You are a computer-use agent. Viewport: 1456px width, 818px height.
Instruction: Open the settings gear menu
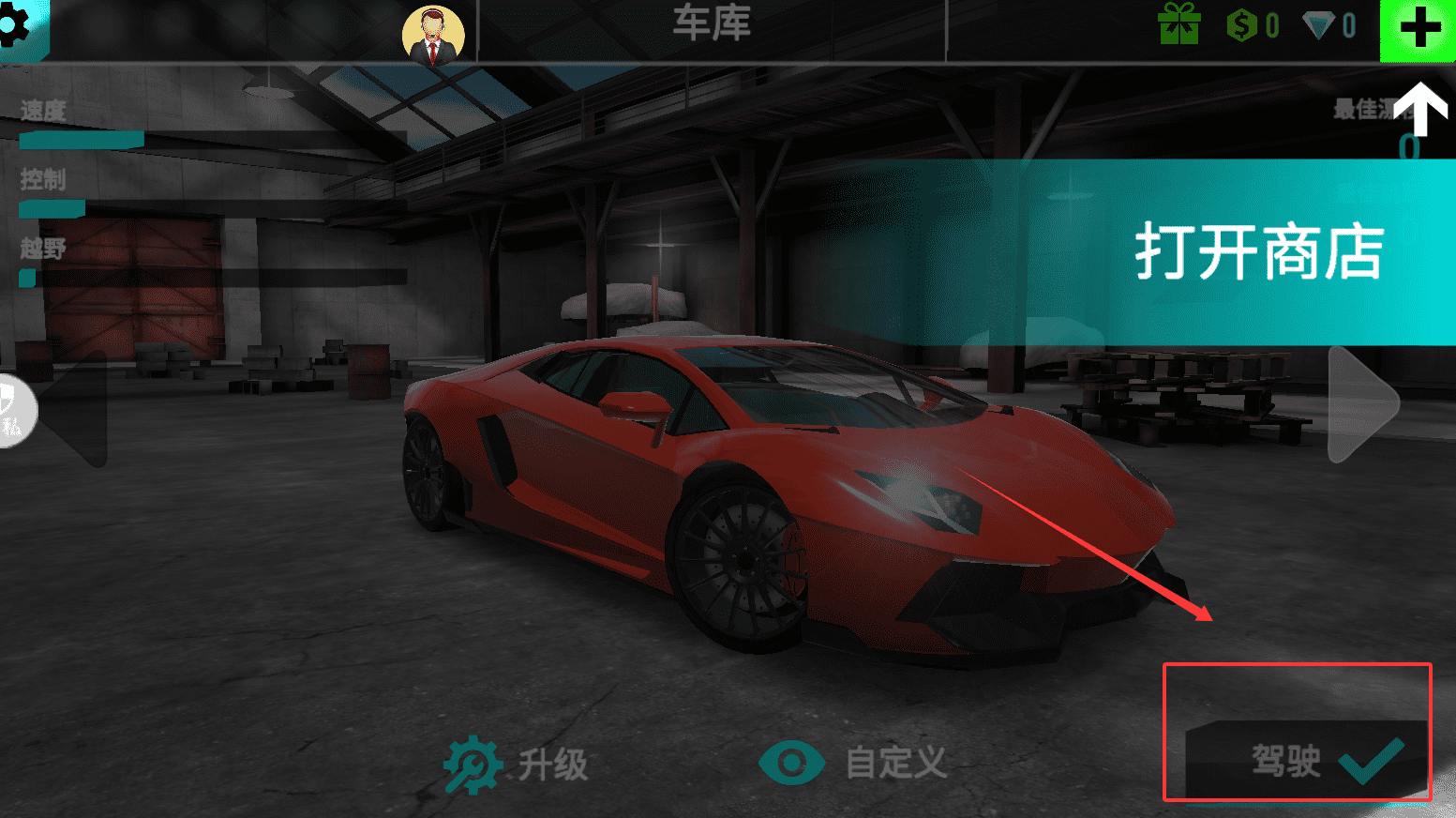pos(17,26)
